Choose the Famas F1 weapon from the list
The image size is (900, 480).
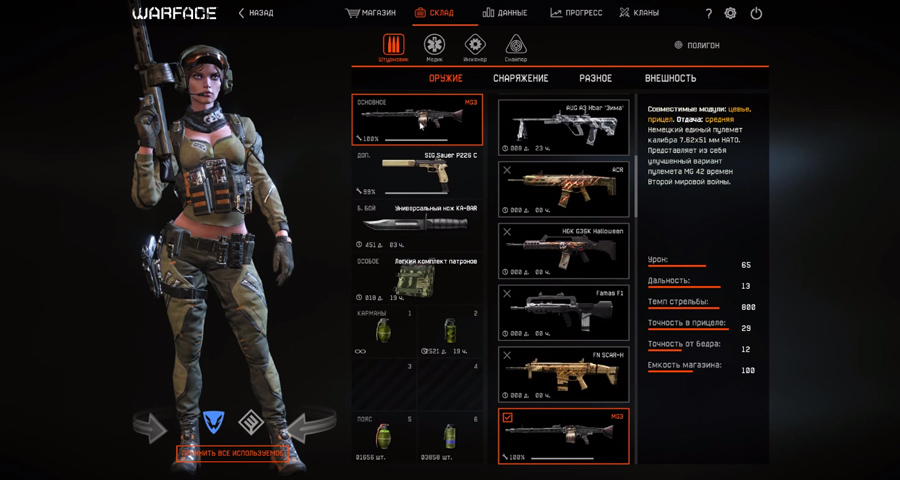click(564, 312)
